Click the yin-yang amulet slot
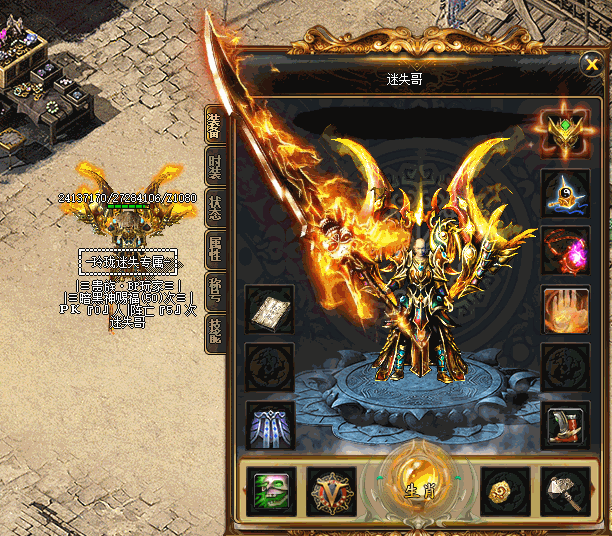Screen dimensions: 612x536 coord(565,192)
